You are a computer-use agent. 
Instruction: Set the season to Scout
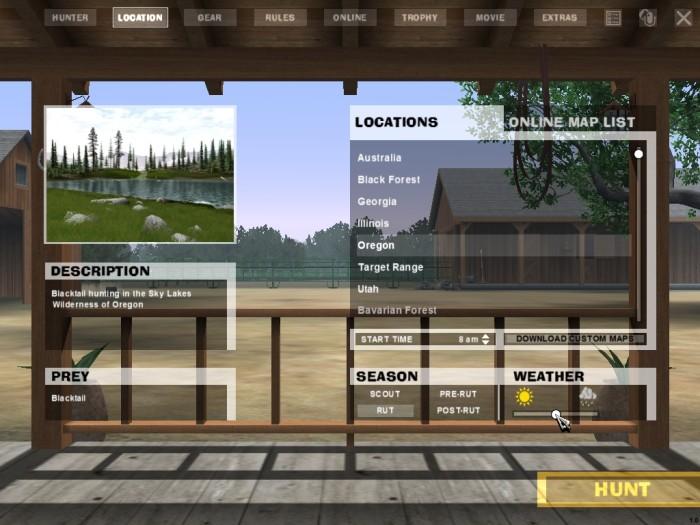pos(385,394)
